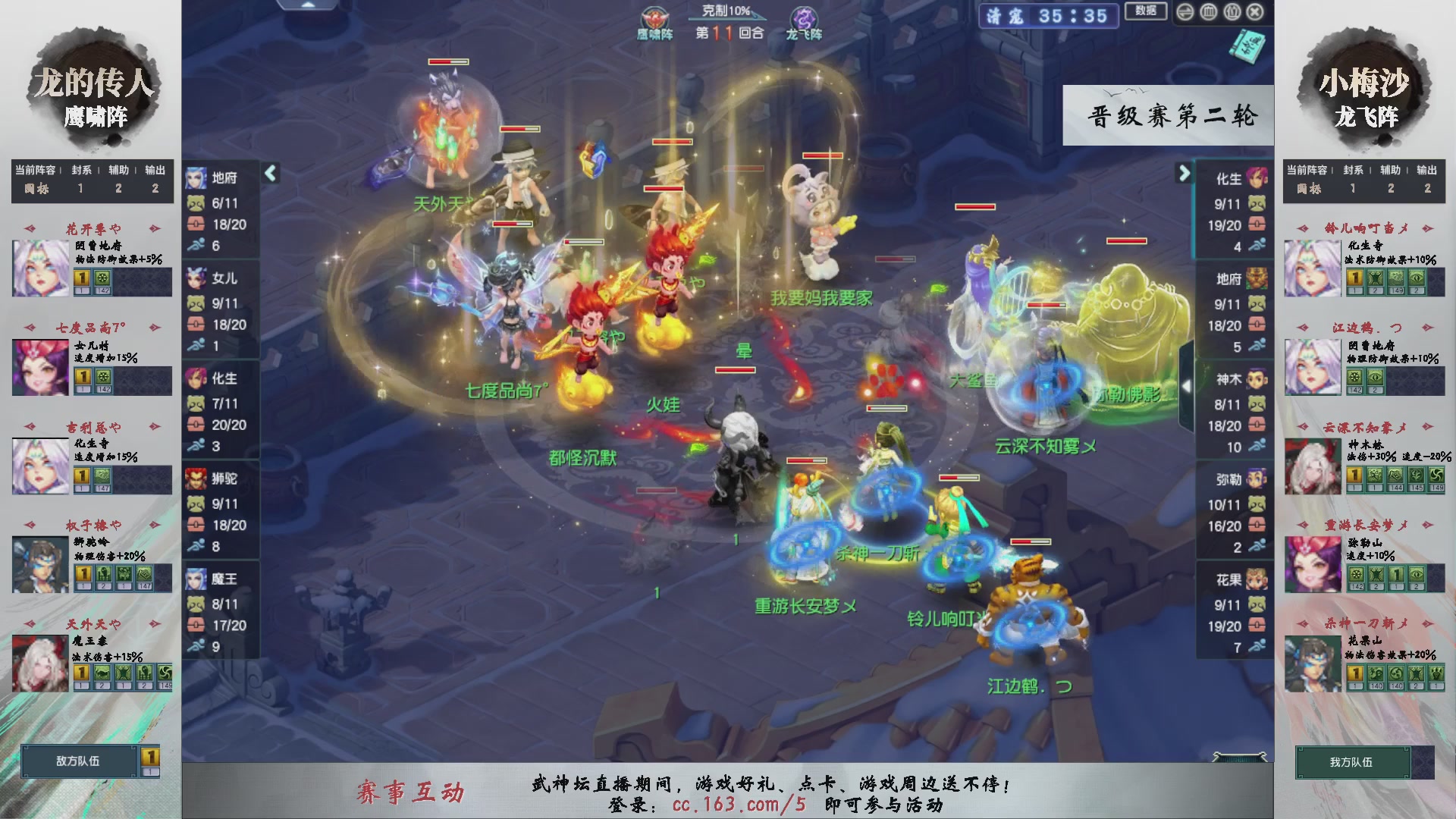
Task: Click the cage icon in top-right toolbar
Action: click(x=1208, y=12)
